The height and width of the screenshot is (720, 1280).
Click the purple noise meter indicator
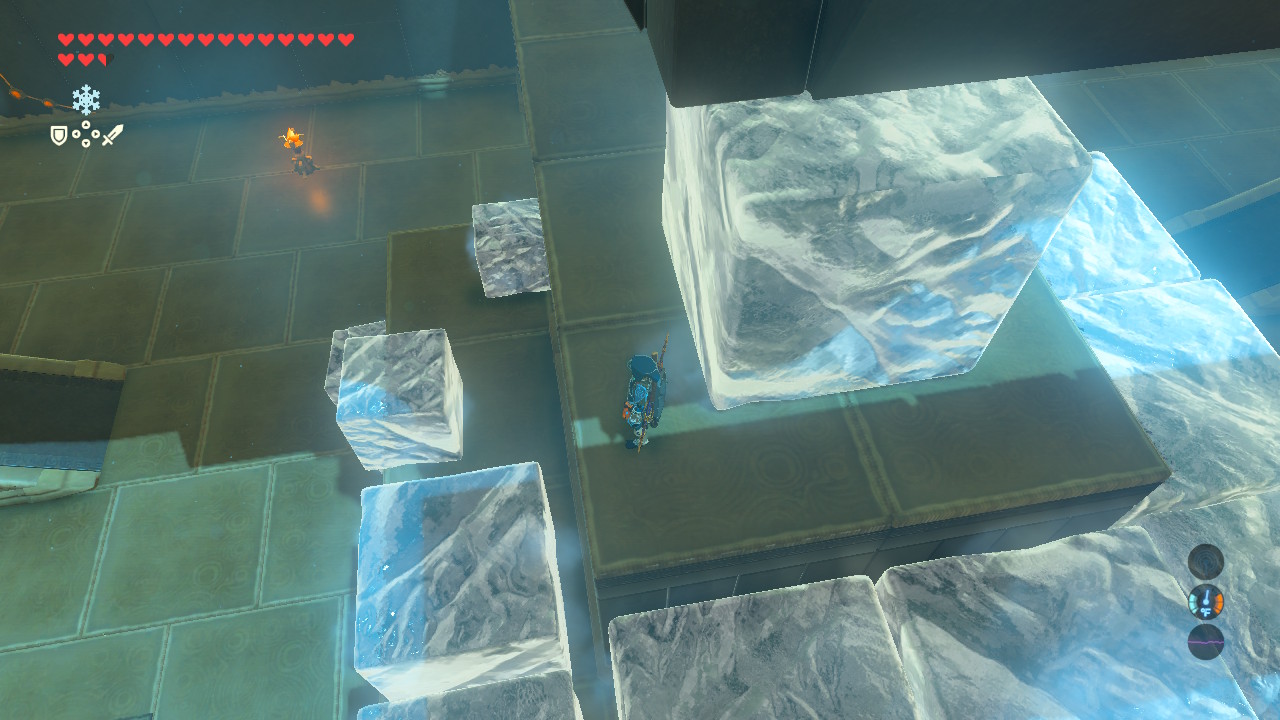point(1205,641)
